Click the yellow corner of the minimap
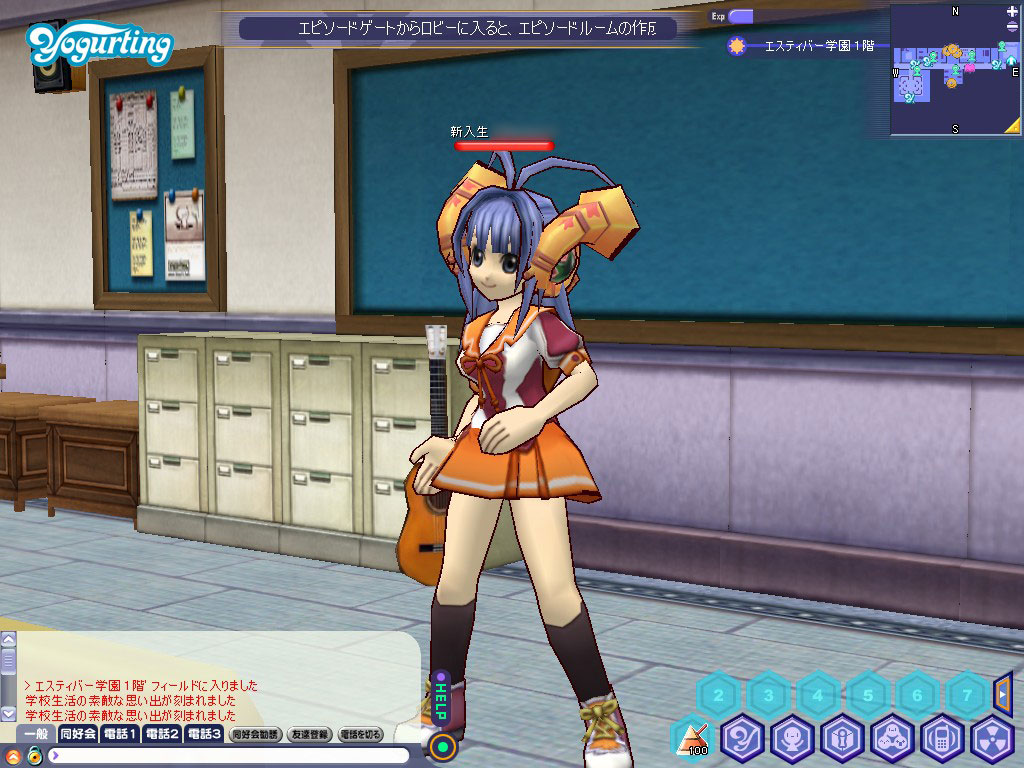This screenshot has height=768, width=1024. (x=1012, y=125)
